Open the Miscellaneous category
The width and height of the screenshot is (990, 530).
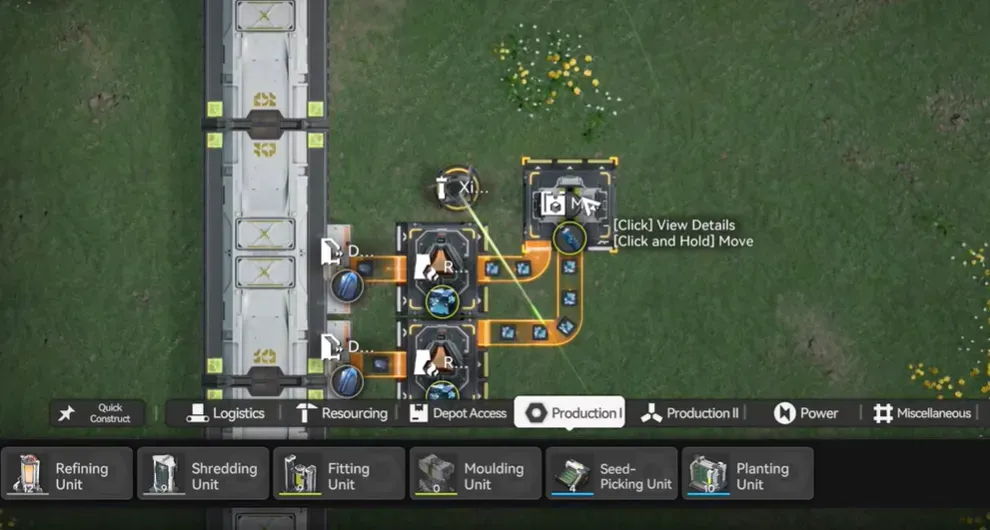pos(921,413)
